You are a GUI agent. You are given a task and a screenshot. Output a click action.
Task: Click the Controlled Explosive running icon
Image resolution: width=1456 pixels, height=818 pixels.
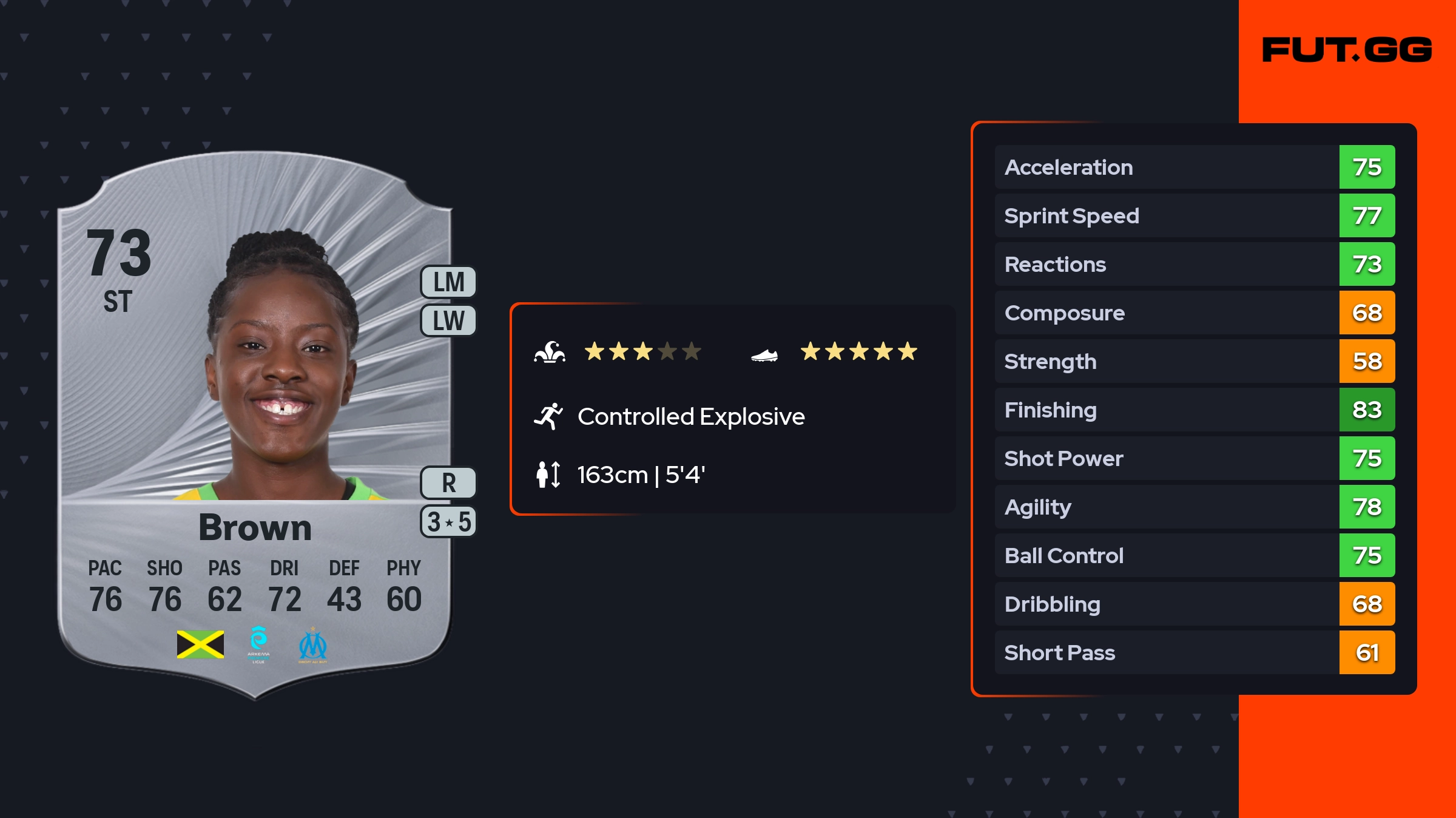(x=548, y=416)
